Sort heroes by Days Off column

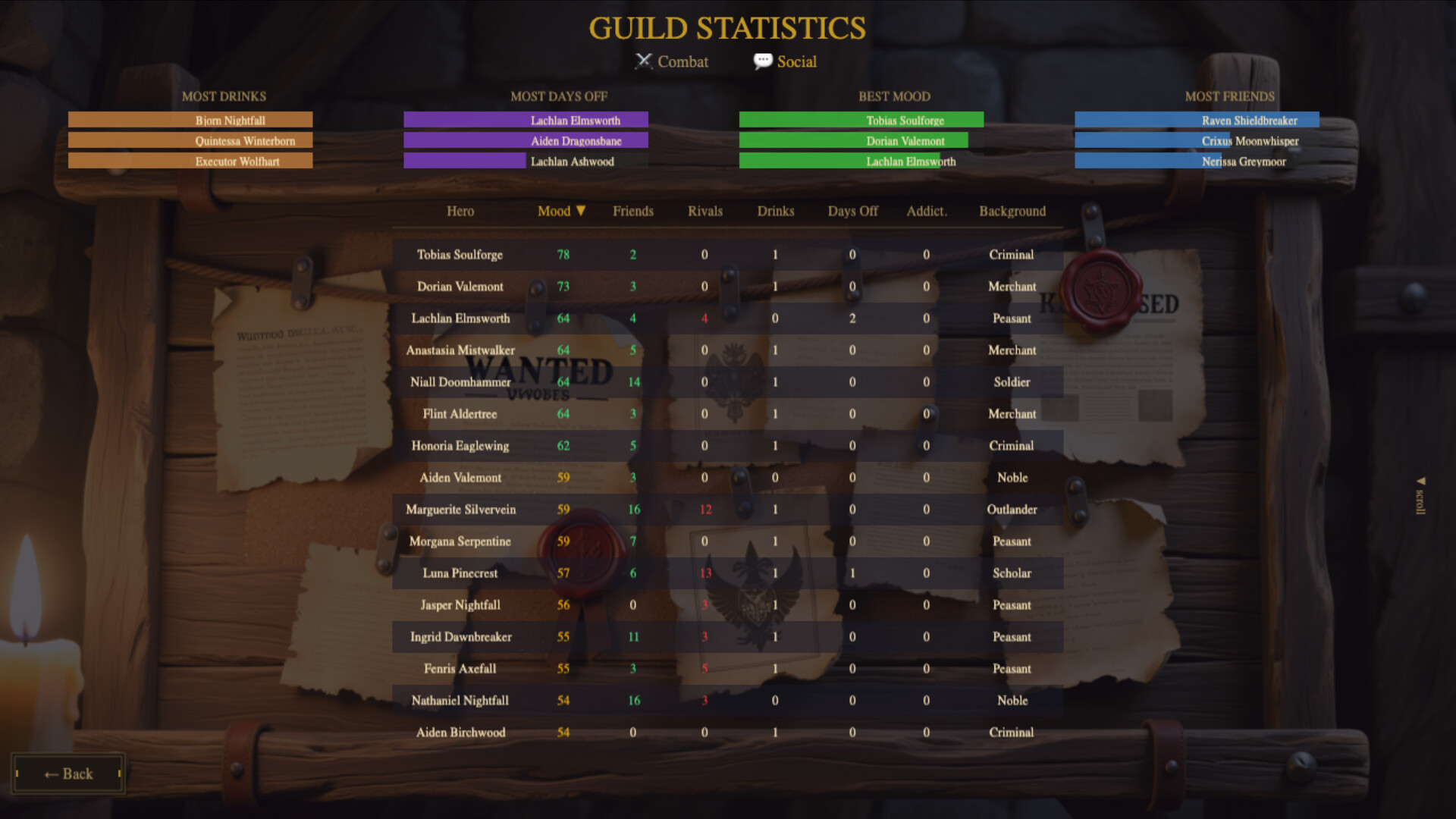[852, 211]
